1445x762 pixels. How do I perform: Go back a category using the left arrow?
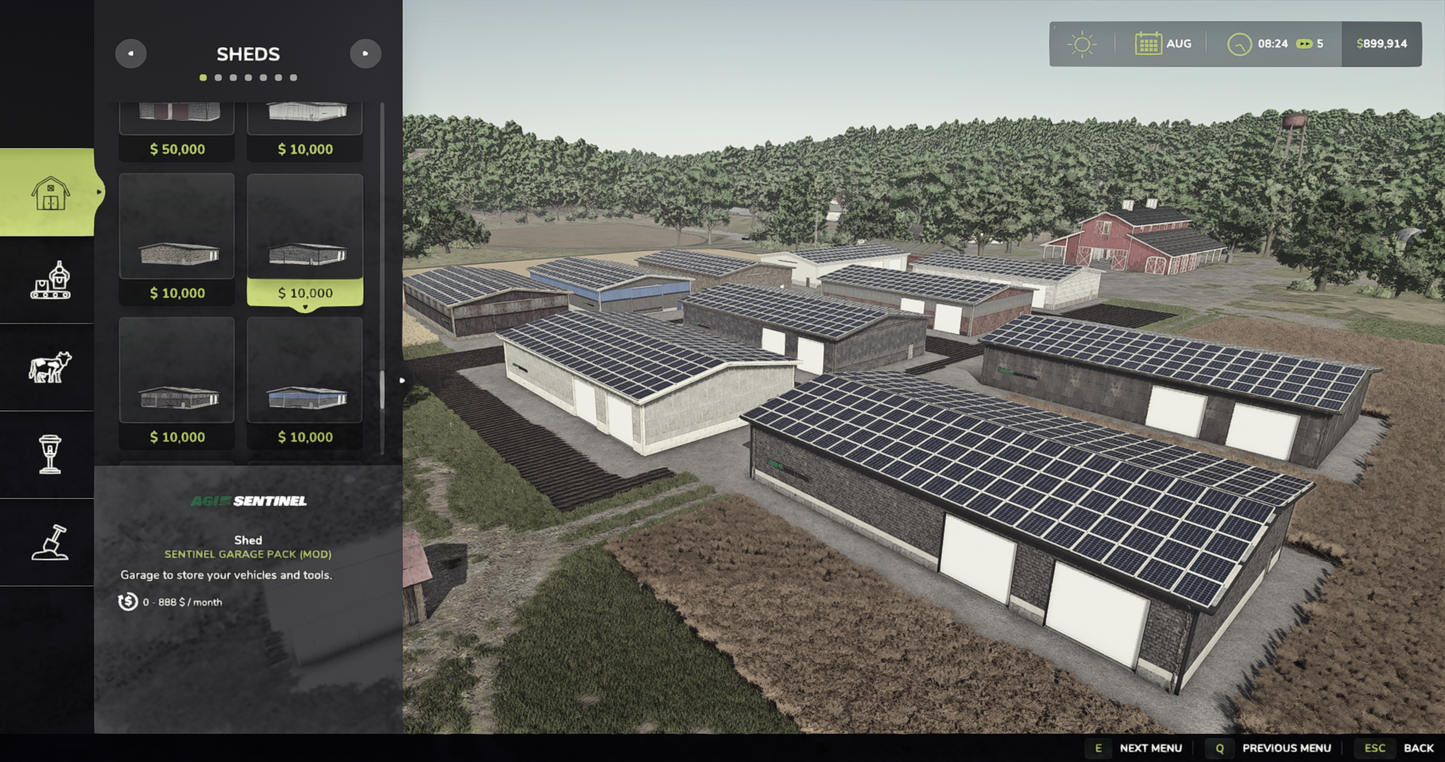click(x=130, y=53)
